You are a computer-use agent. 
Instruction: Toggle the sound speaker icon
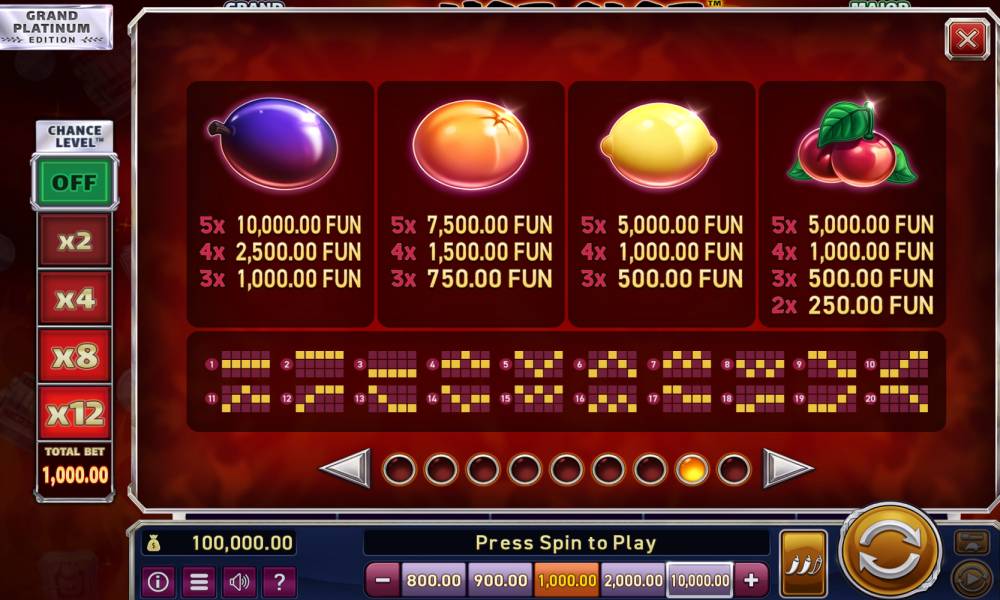click(239, 580)
